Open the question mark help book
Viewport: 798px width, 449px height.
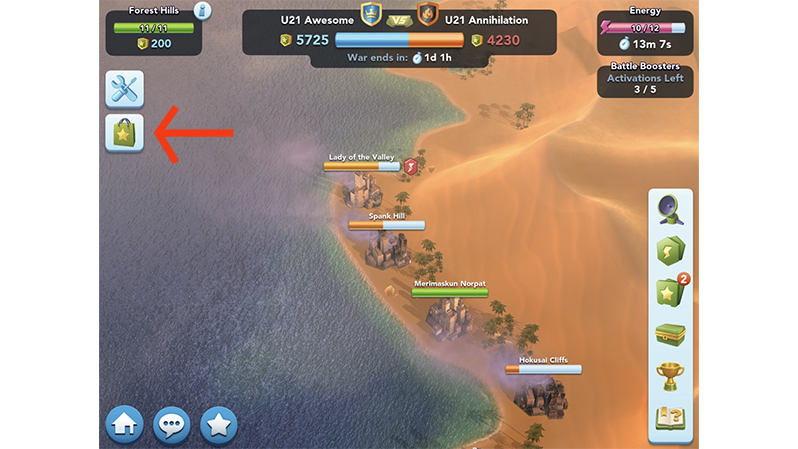coord(669,417)
